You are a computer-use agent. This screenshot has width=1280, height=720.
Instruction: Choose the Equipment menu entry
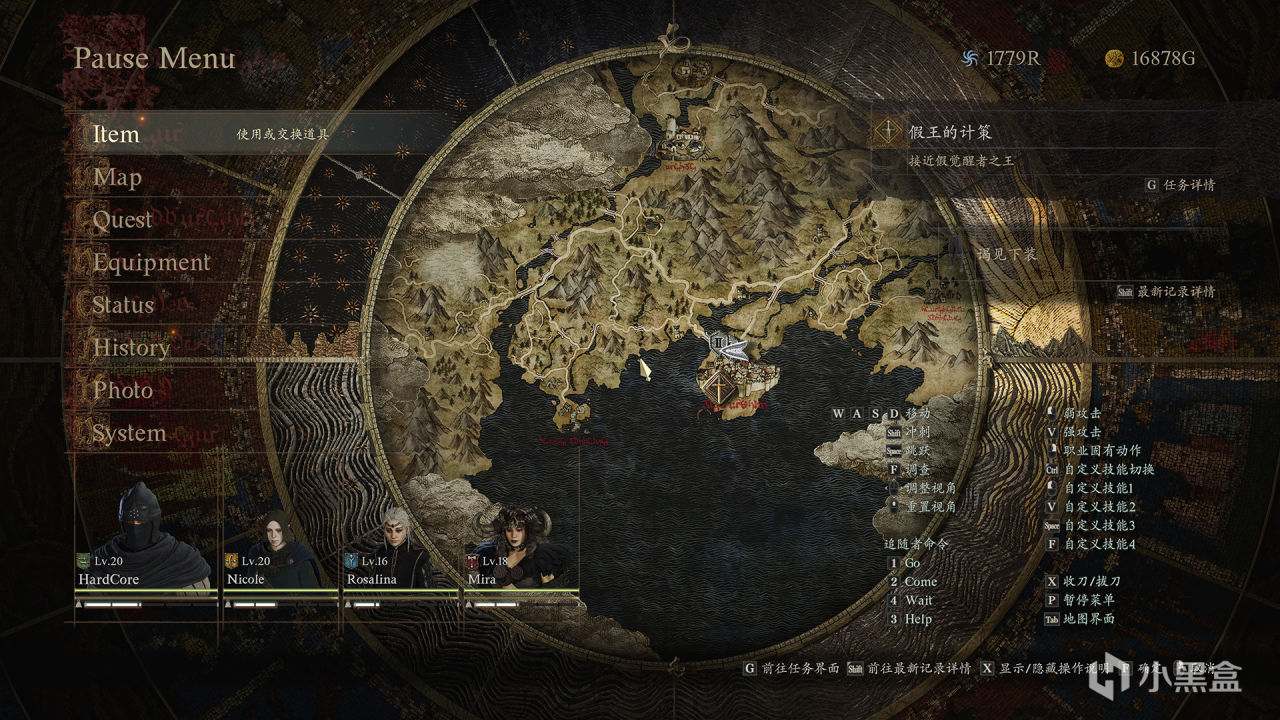pos(151,263)
